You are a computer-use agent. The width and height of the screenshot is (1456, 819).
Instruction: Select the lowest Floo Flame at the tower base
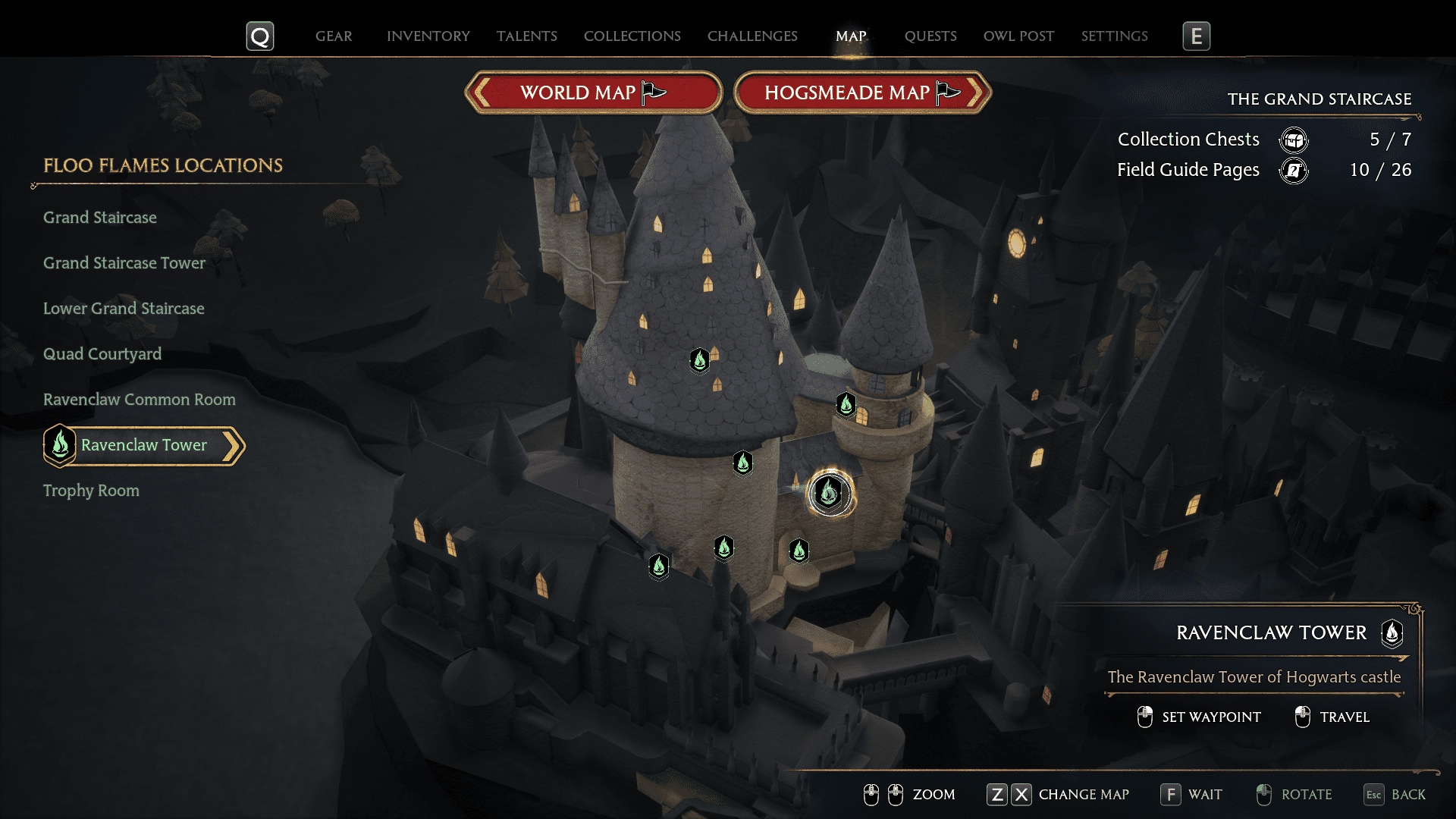click(658, 566)
